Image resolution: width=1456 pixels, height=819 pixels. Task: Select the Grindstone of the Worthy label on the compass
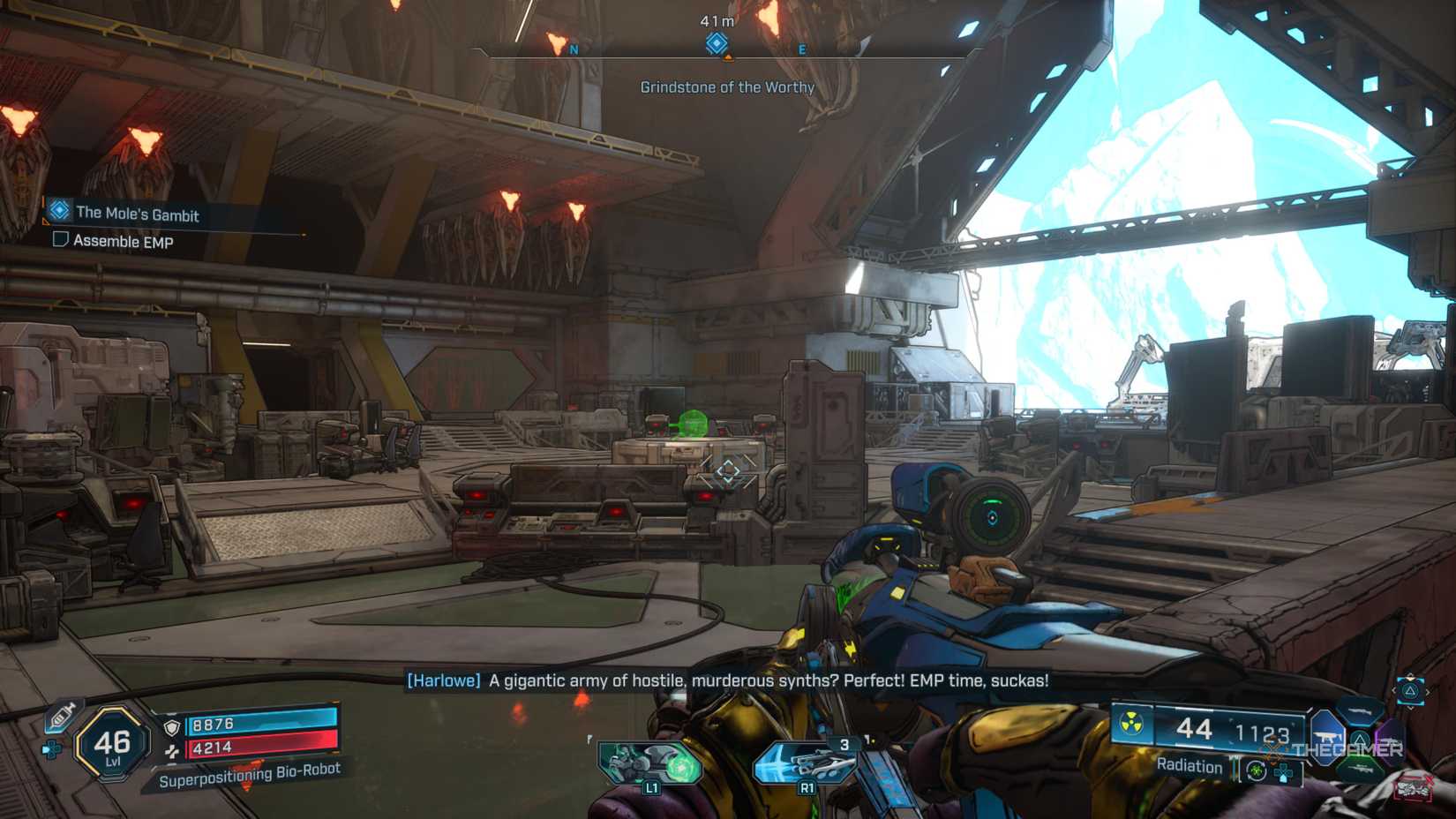pyautogui.click(x=727, y=87)
